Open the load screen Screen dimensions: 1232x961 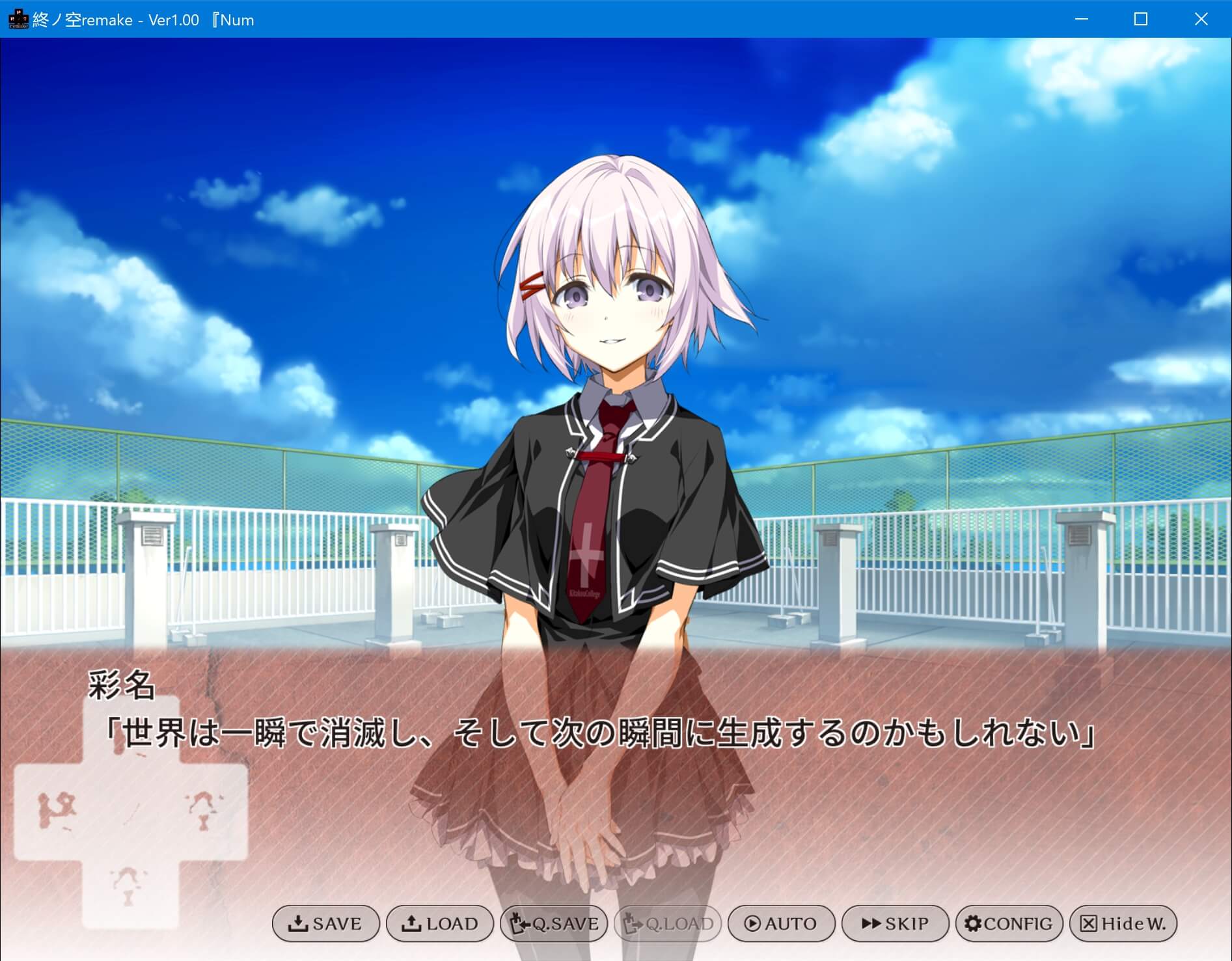[439, 924]
